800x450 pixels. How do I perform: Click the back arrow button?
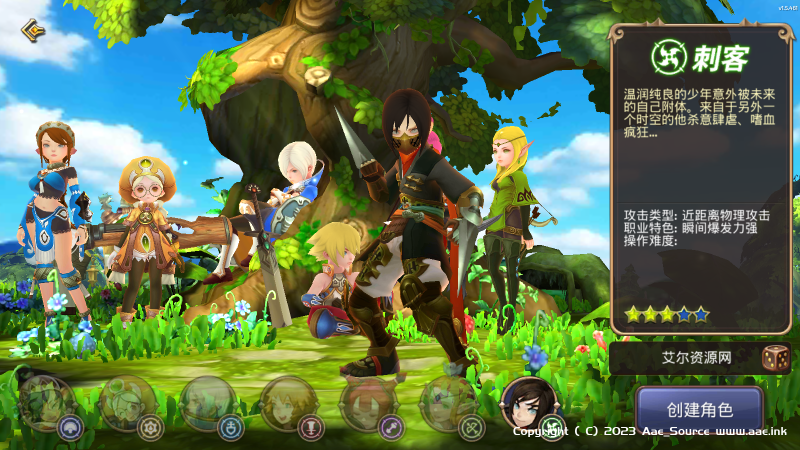tap(33, 28)
